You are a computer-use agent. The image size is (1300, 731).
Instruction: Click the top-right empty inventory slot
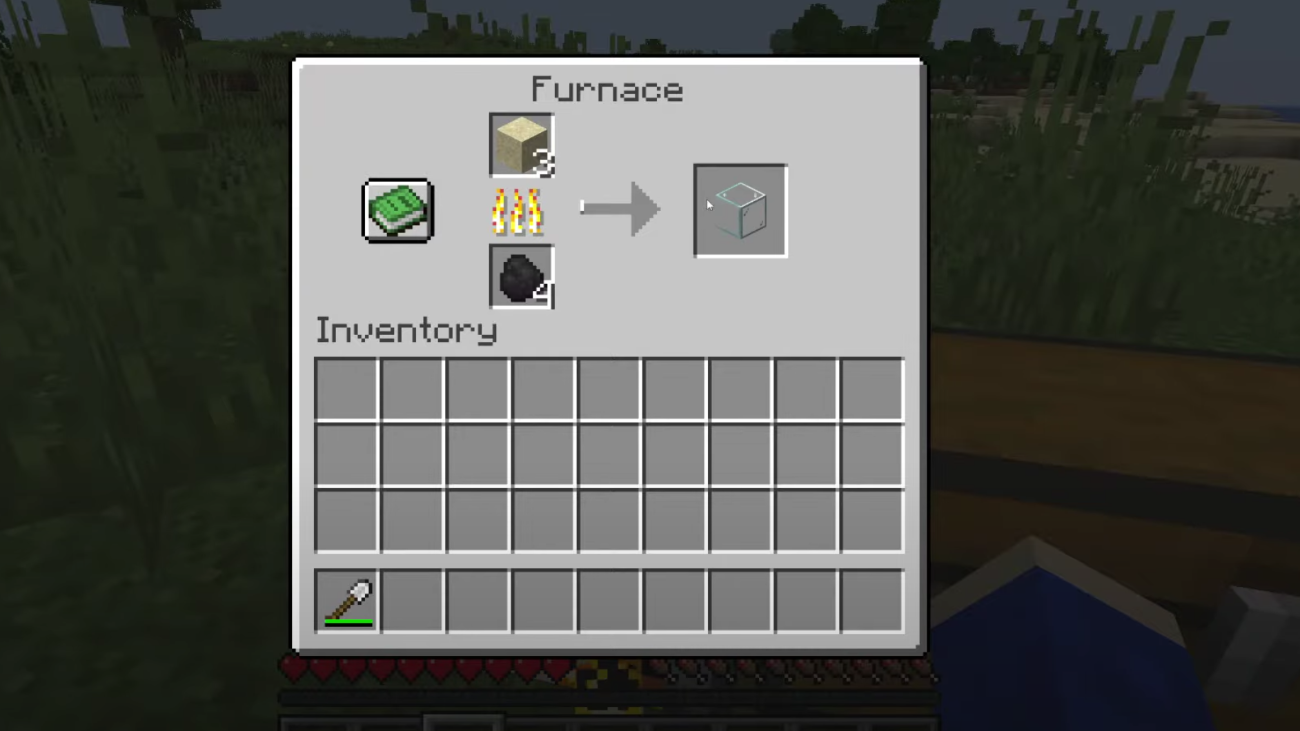(870, 389)
